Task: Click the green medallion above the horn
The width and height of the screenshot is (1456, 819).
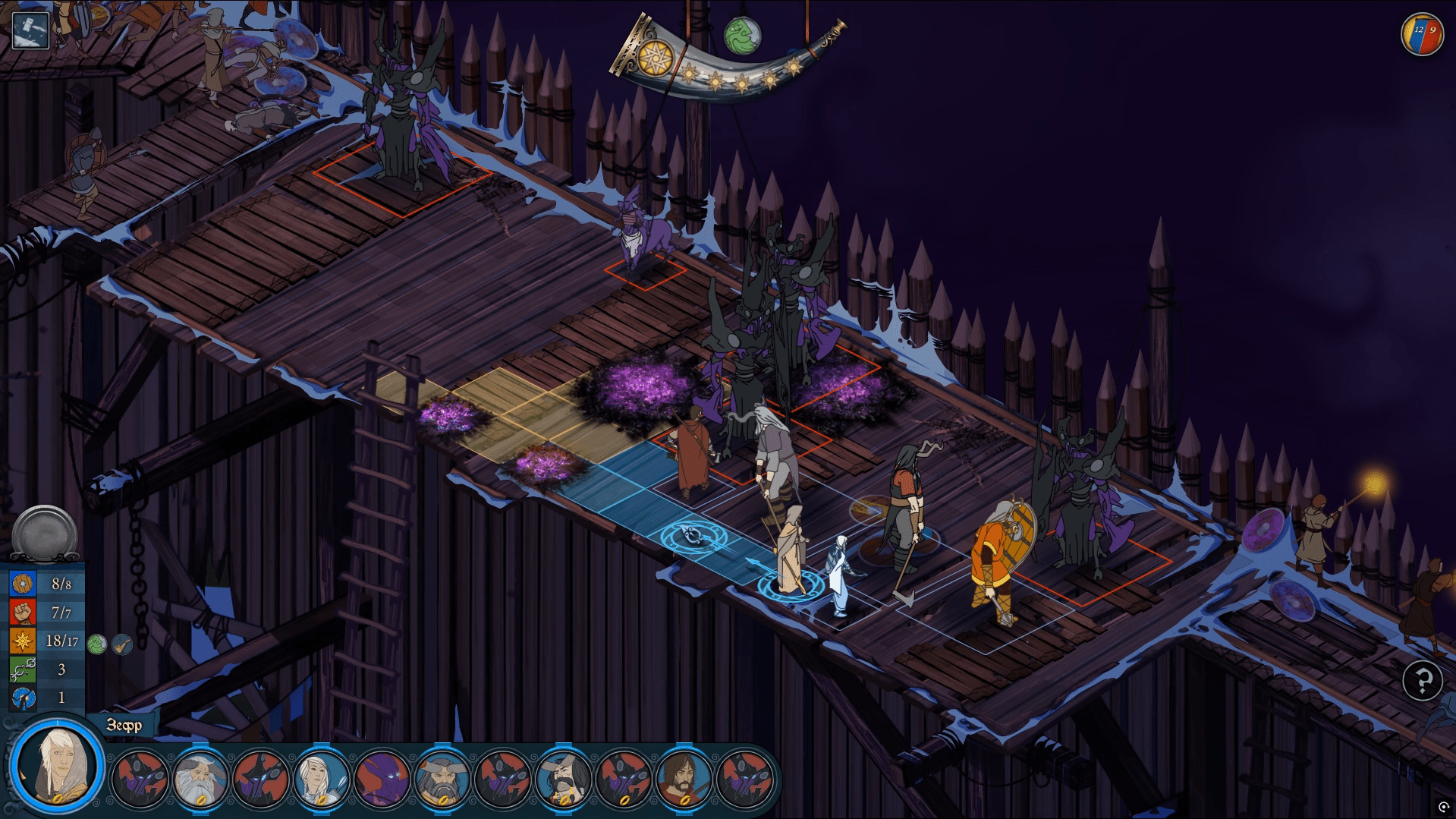Action: (x=741, y=36)
